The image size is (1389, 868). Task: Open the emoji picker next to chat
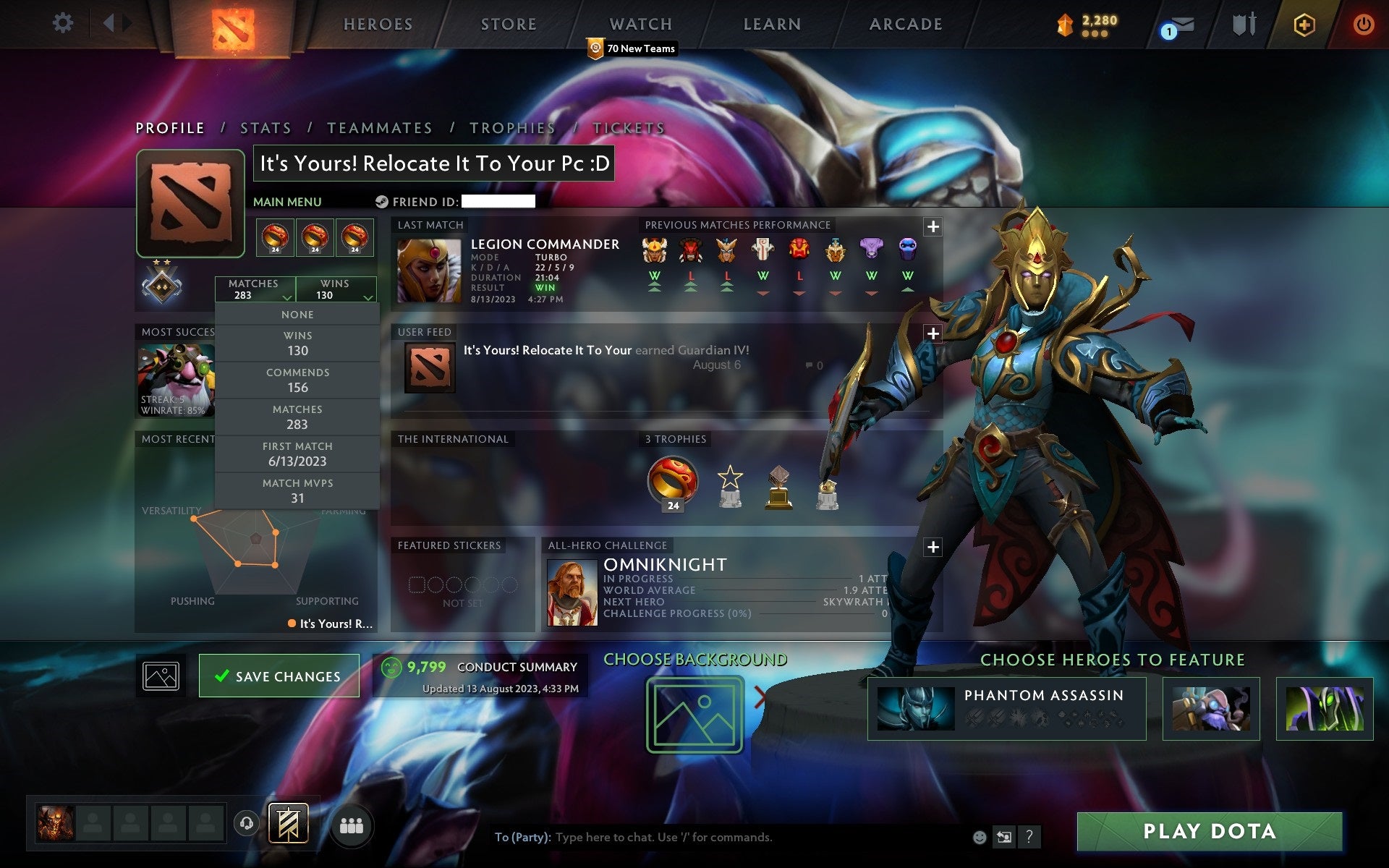pyautogui.click(x=980, y=839)
